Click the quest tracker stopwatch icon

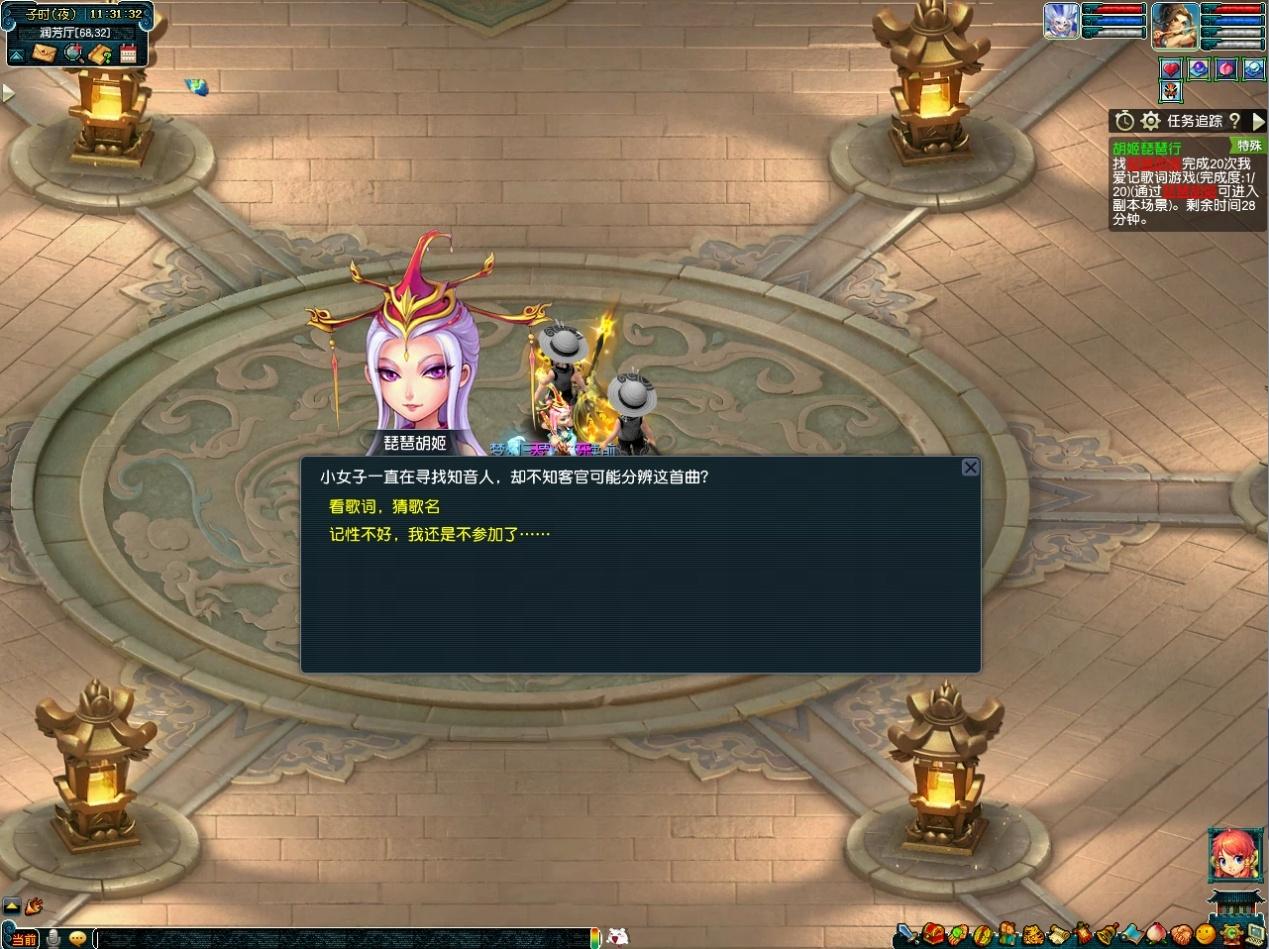(x=1125, y=121)
